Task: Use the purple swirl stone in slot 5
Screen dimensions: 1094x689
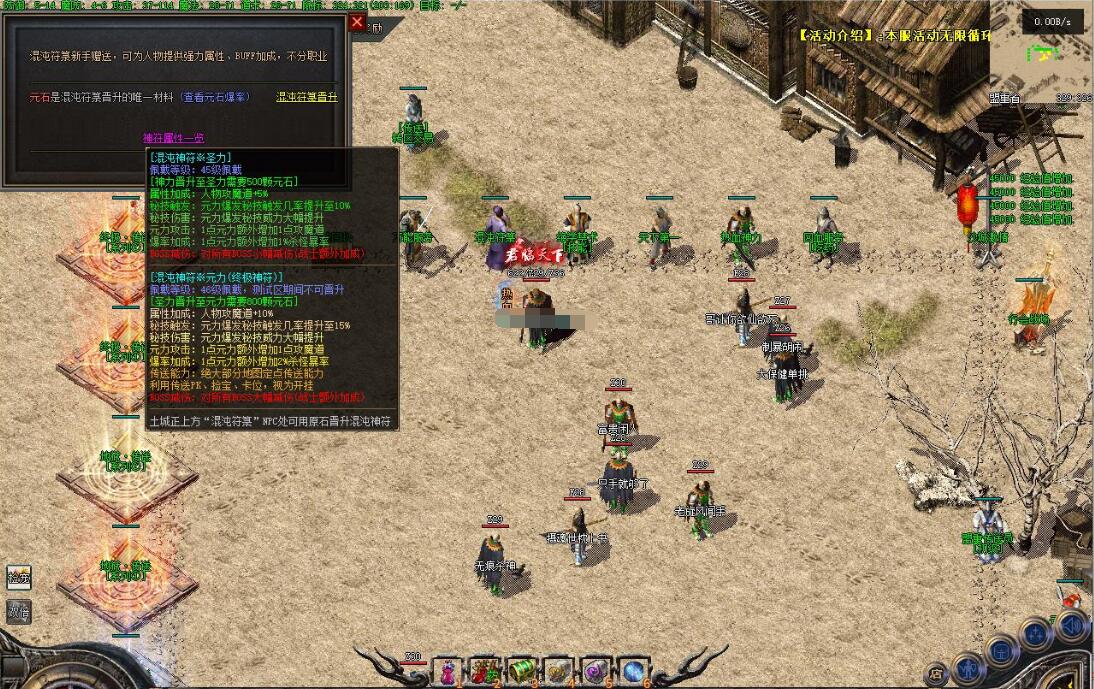Action: click(596, 671)
